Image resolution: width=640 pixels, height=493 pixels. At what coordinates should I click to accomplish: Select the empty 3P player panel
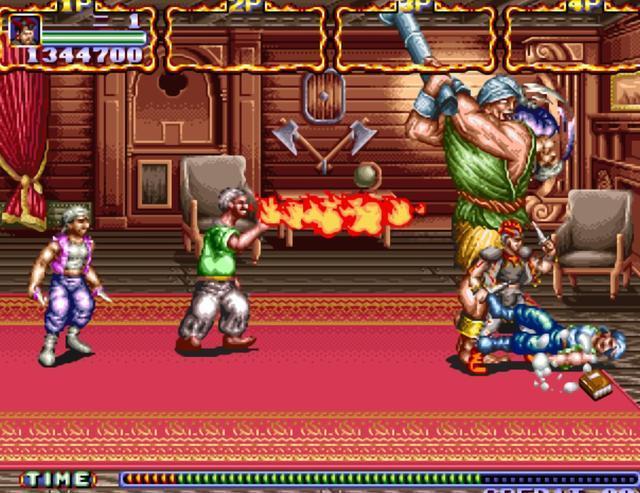tap(416, 38)
